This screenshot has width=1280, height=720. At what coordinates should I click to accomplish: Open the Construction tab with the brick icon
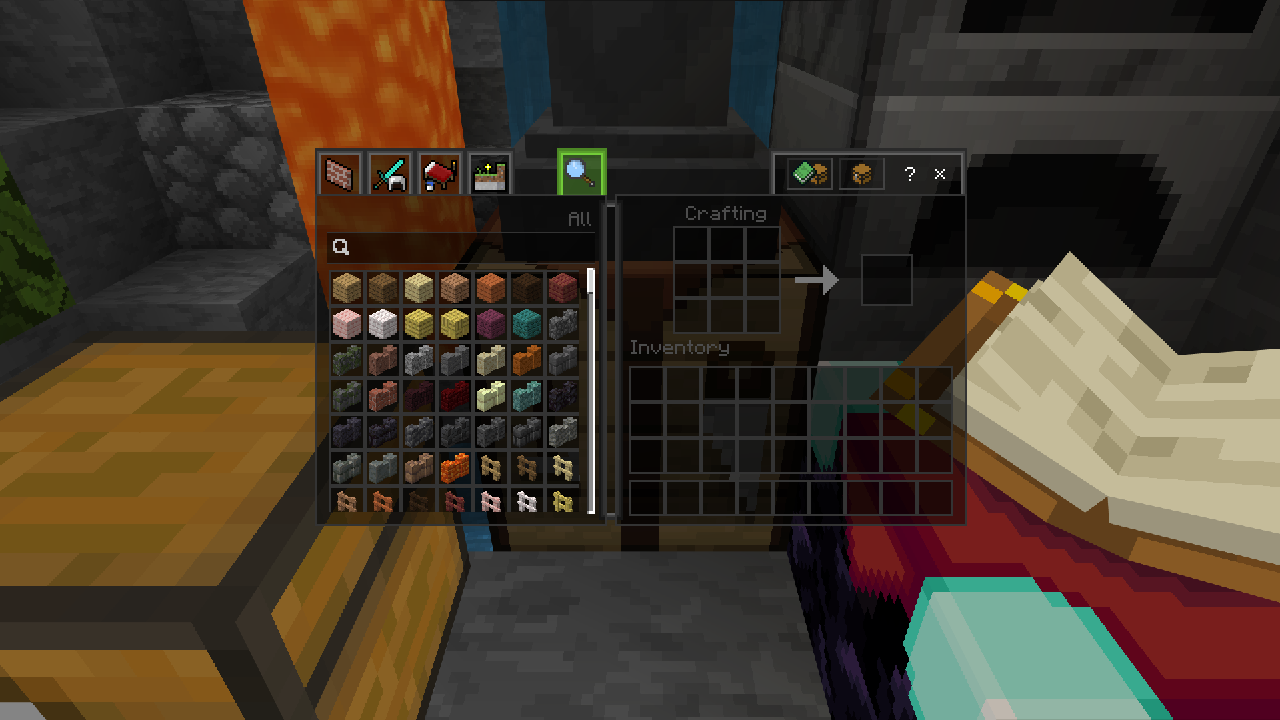pyautogui.click(x=341, y=174)
